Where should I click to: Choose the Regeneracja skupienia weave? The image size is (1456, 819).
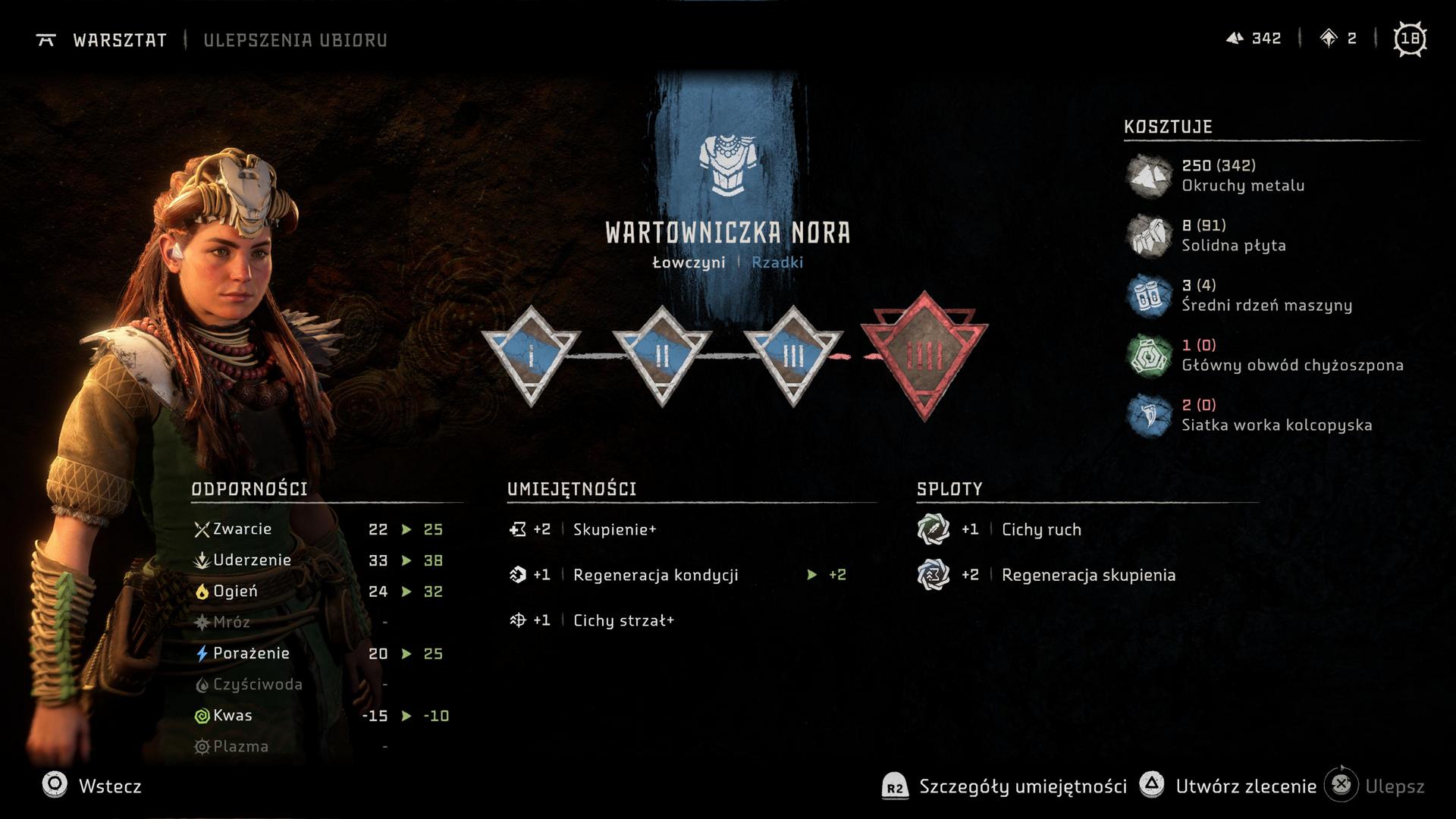1088,575
